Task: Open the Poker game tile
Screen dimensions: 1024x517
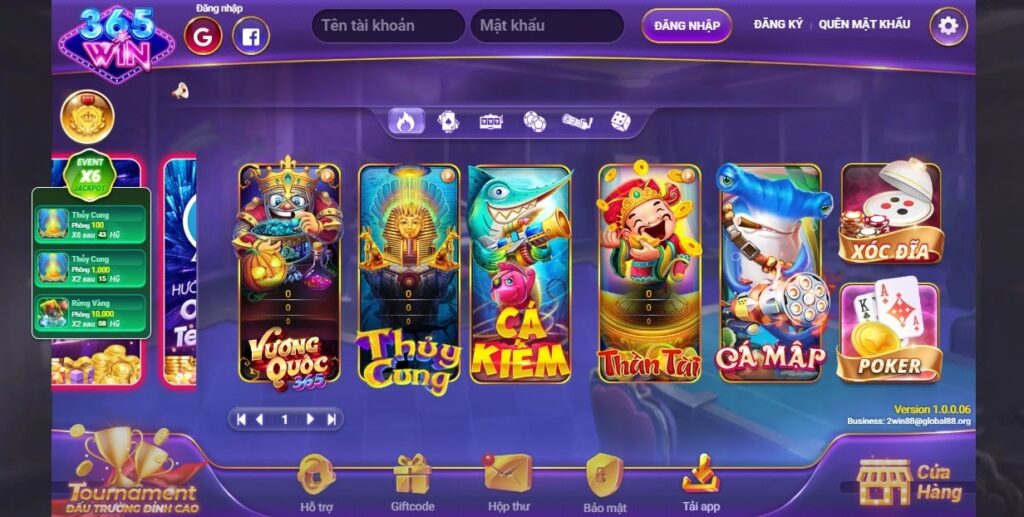Action: click(889, 333)
